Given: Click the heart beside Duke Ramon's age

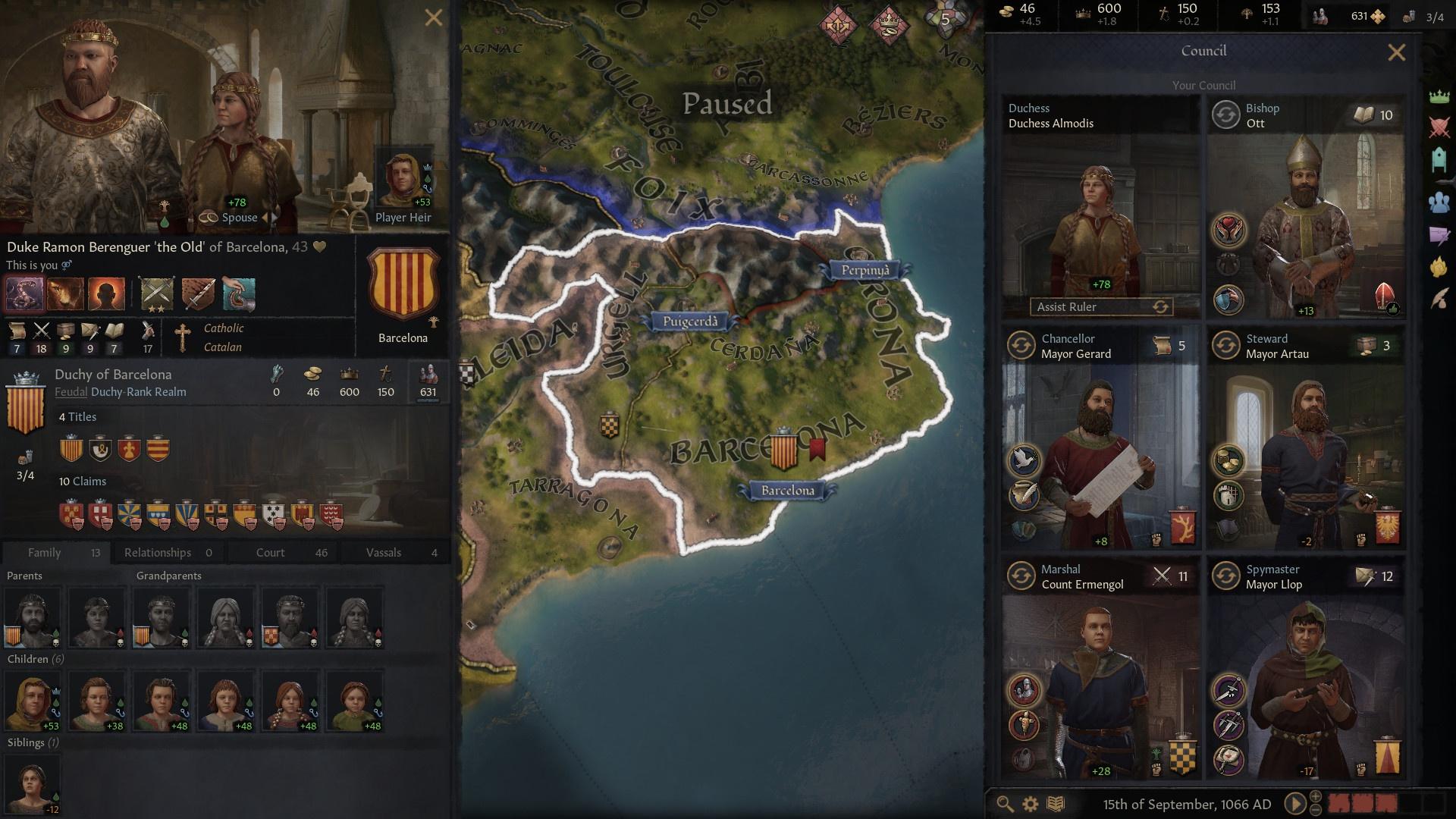Looking at the screenshot, I should pyautogui.click(x=319, y=246).
